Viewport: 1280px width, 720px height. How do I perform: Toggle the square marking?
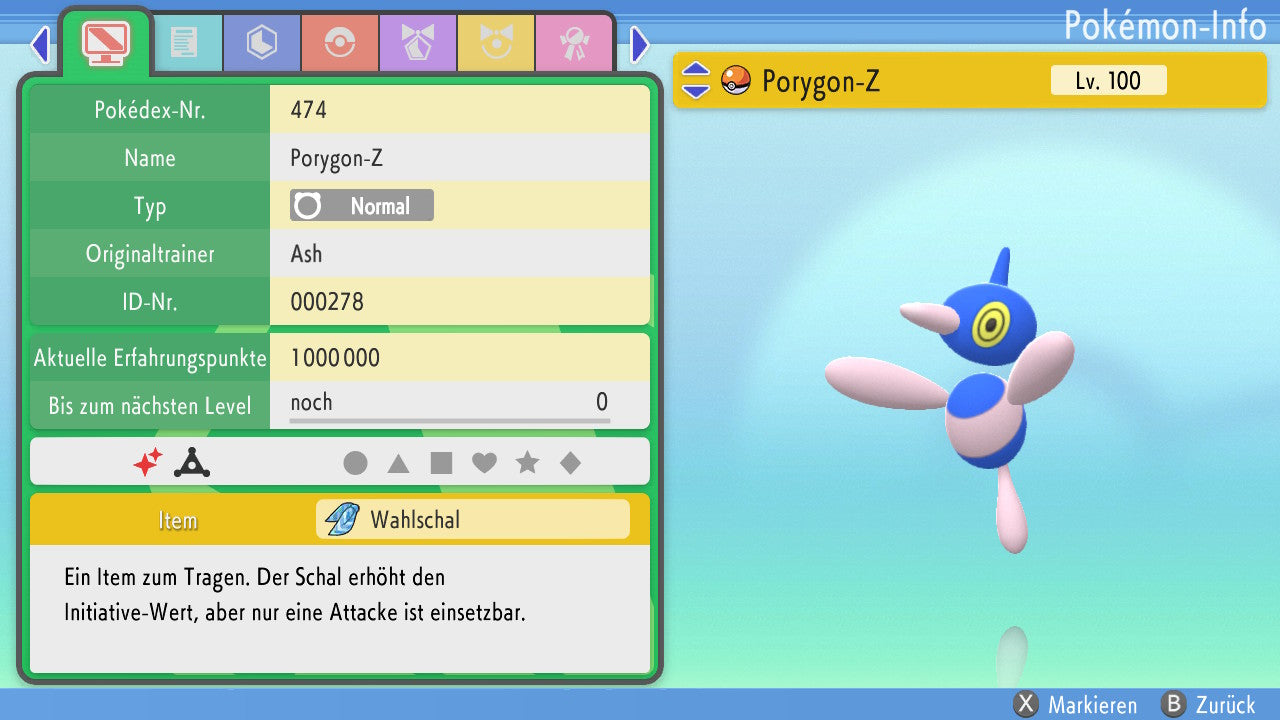pyautogui.click(x=441, y=463)
